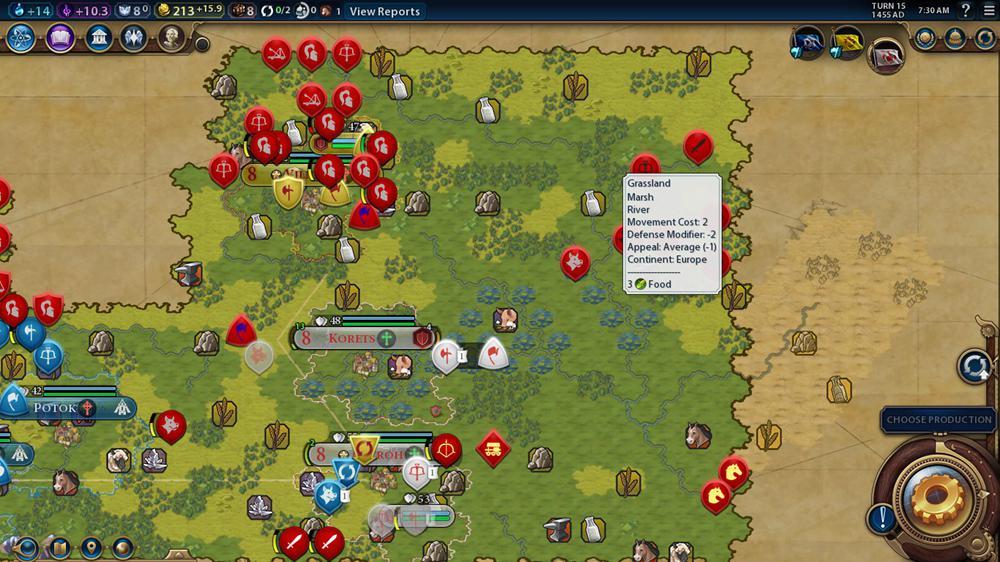This screenshot has height=562, width=1000.
Task: Open the game menu hamburger button
Action: tap(987, 11)
